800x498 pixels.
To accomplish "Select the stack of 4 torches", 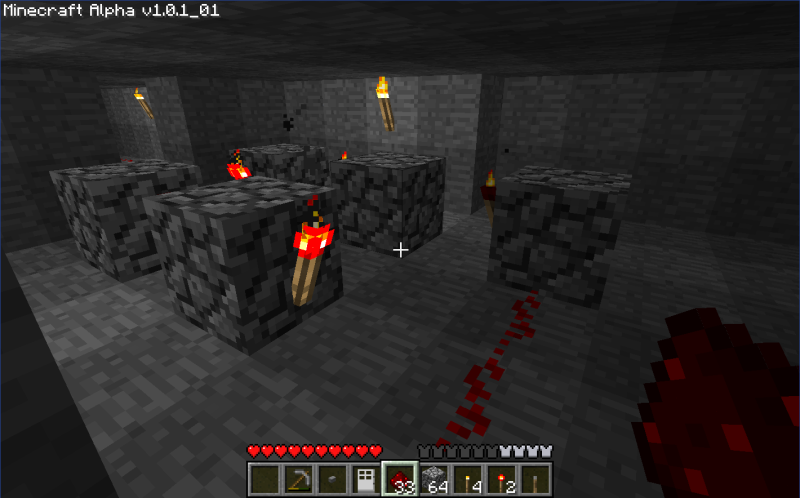I will 467,479.
